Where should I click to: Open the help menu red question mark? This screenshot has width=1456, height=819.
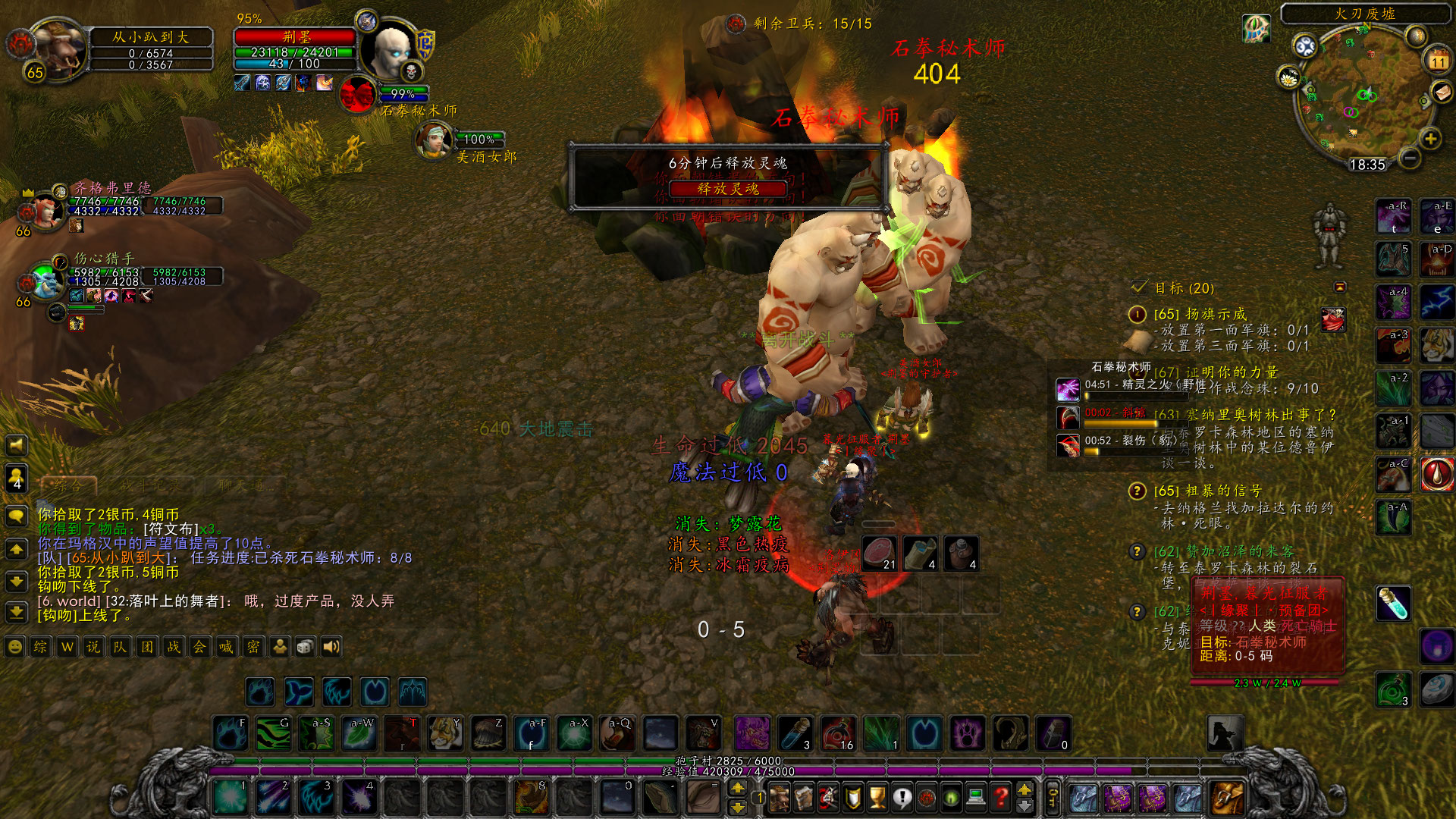[1000, 797]
